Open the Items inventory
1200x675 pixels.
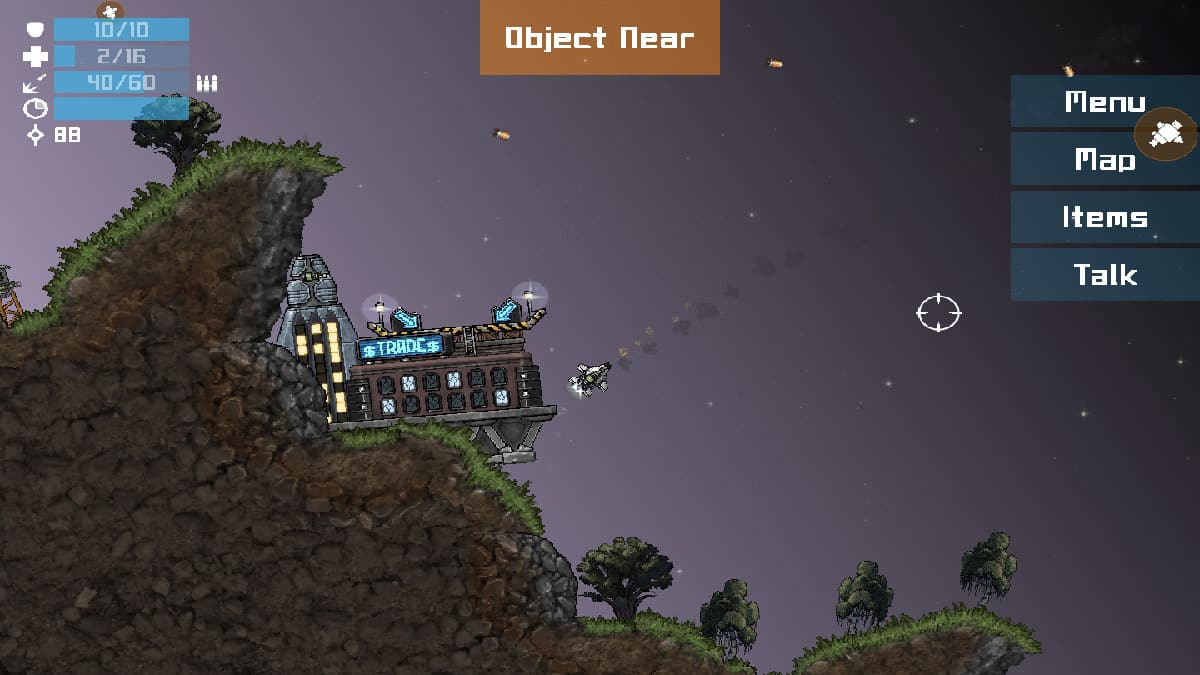(x=1105, y=217)
